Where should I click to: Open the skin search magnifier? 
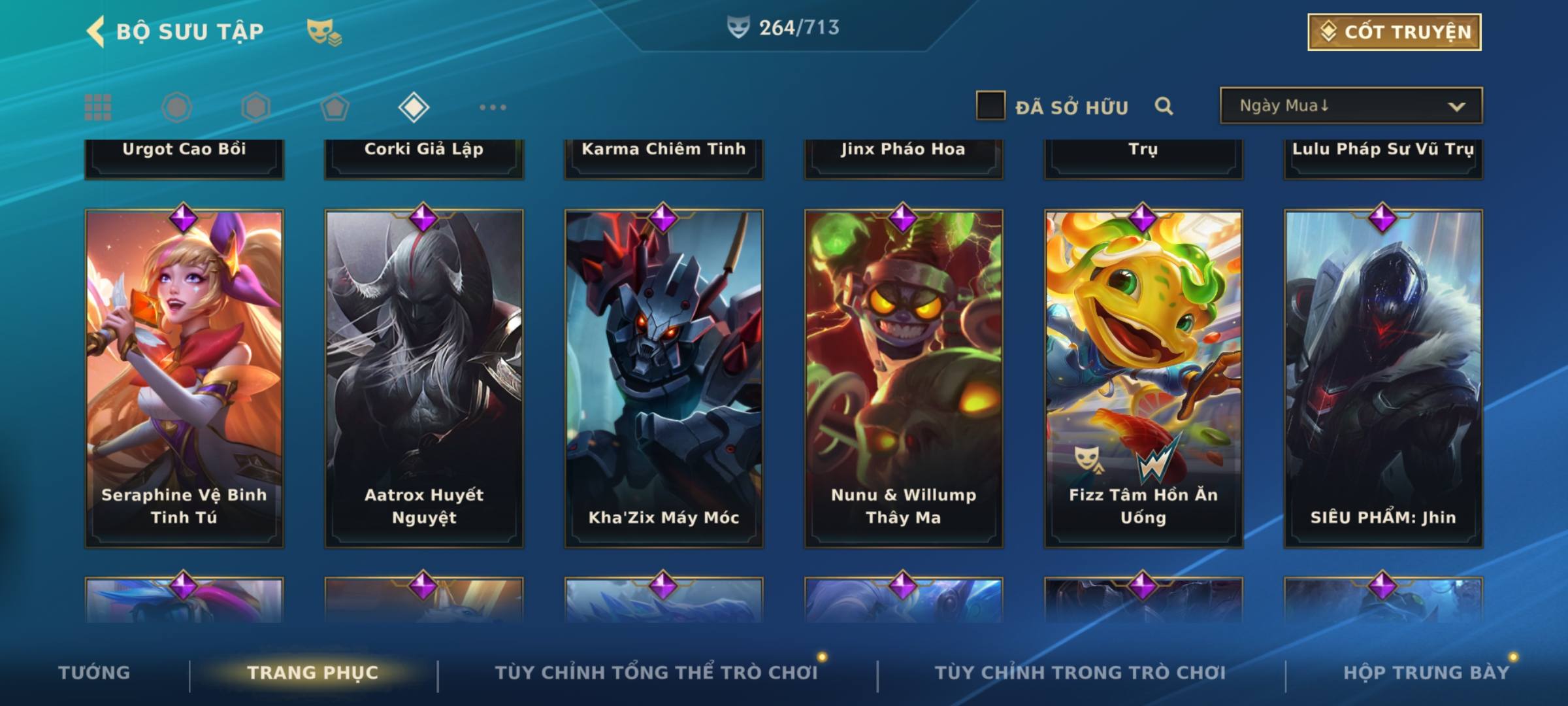point(1164,106)
